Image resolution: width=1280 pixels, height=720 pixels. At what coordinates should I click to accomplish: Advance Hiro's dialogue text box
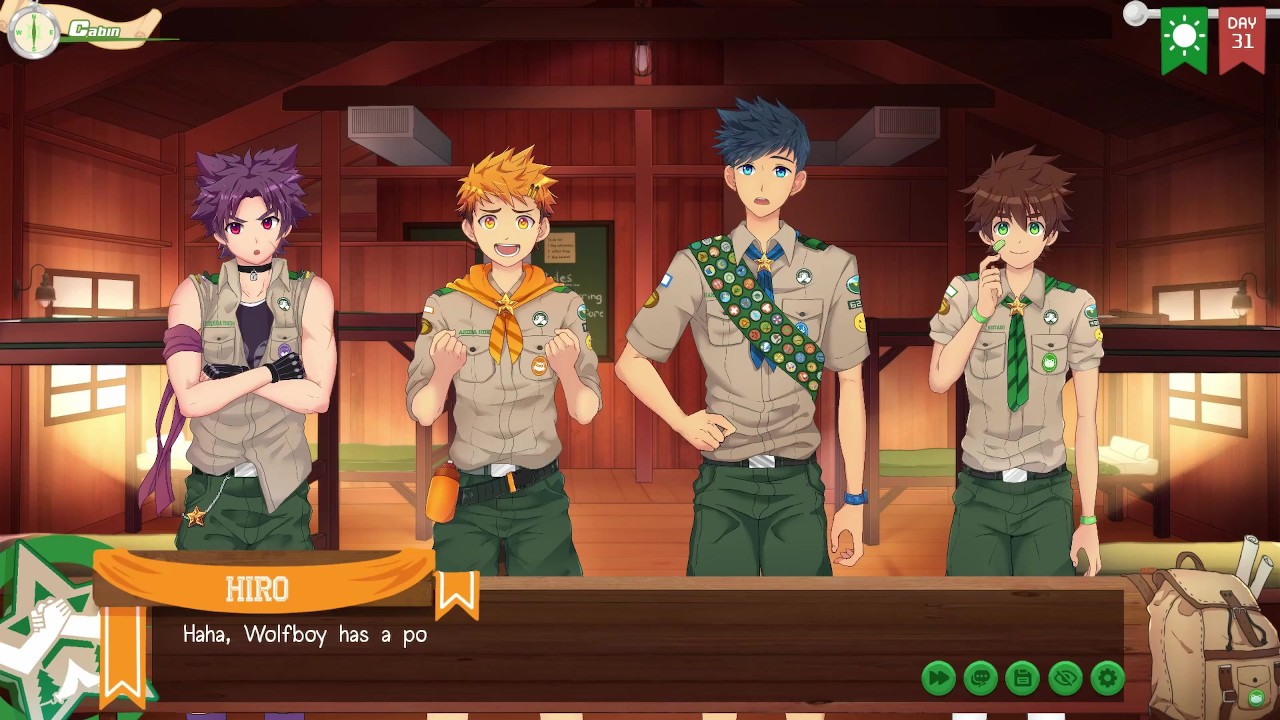(x=600, y=638)
